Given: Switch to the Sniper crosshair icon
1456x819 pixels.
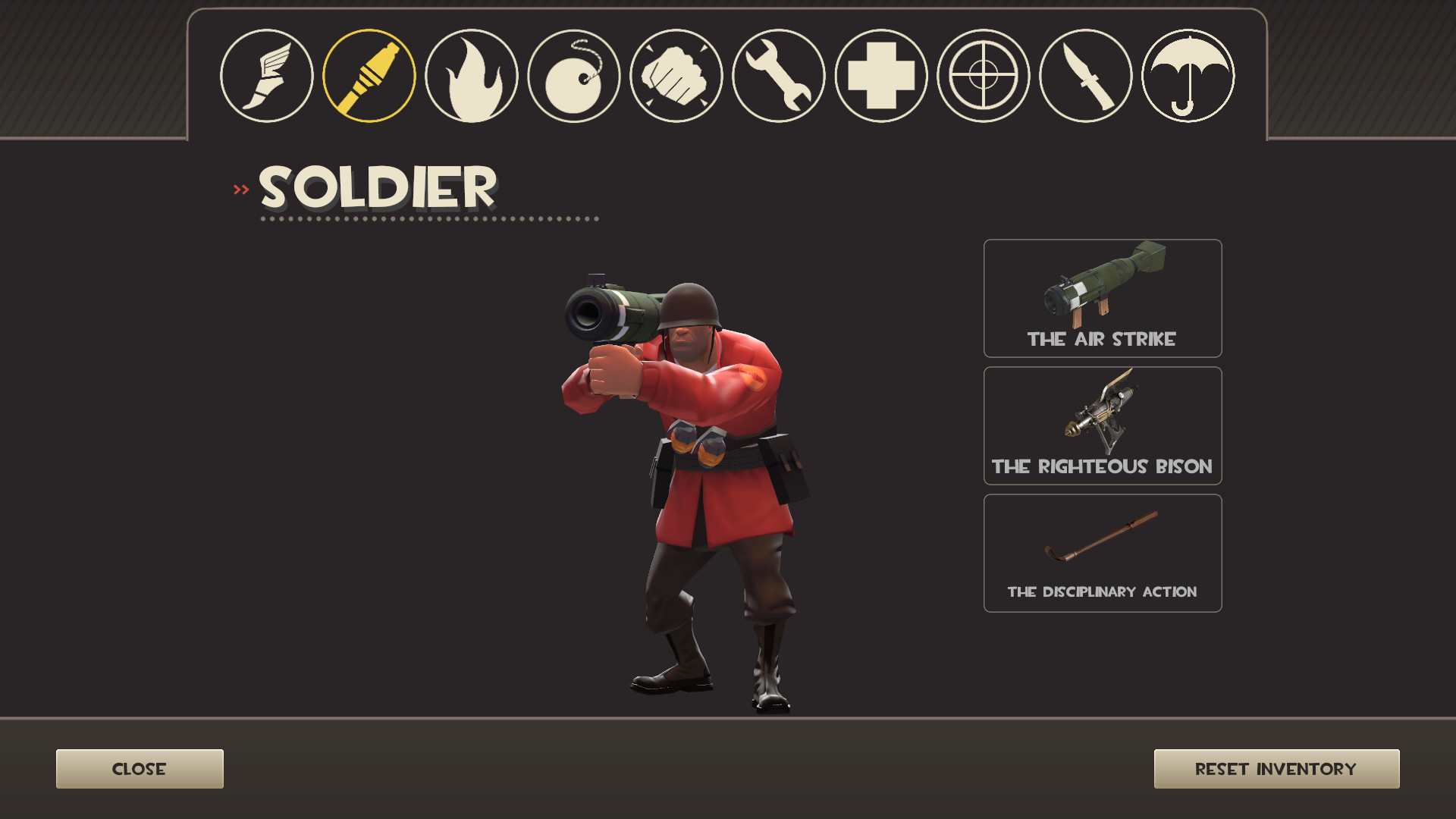Looking at the screenshot, I should (984, 76).
